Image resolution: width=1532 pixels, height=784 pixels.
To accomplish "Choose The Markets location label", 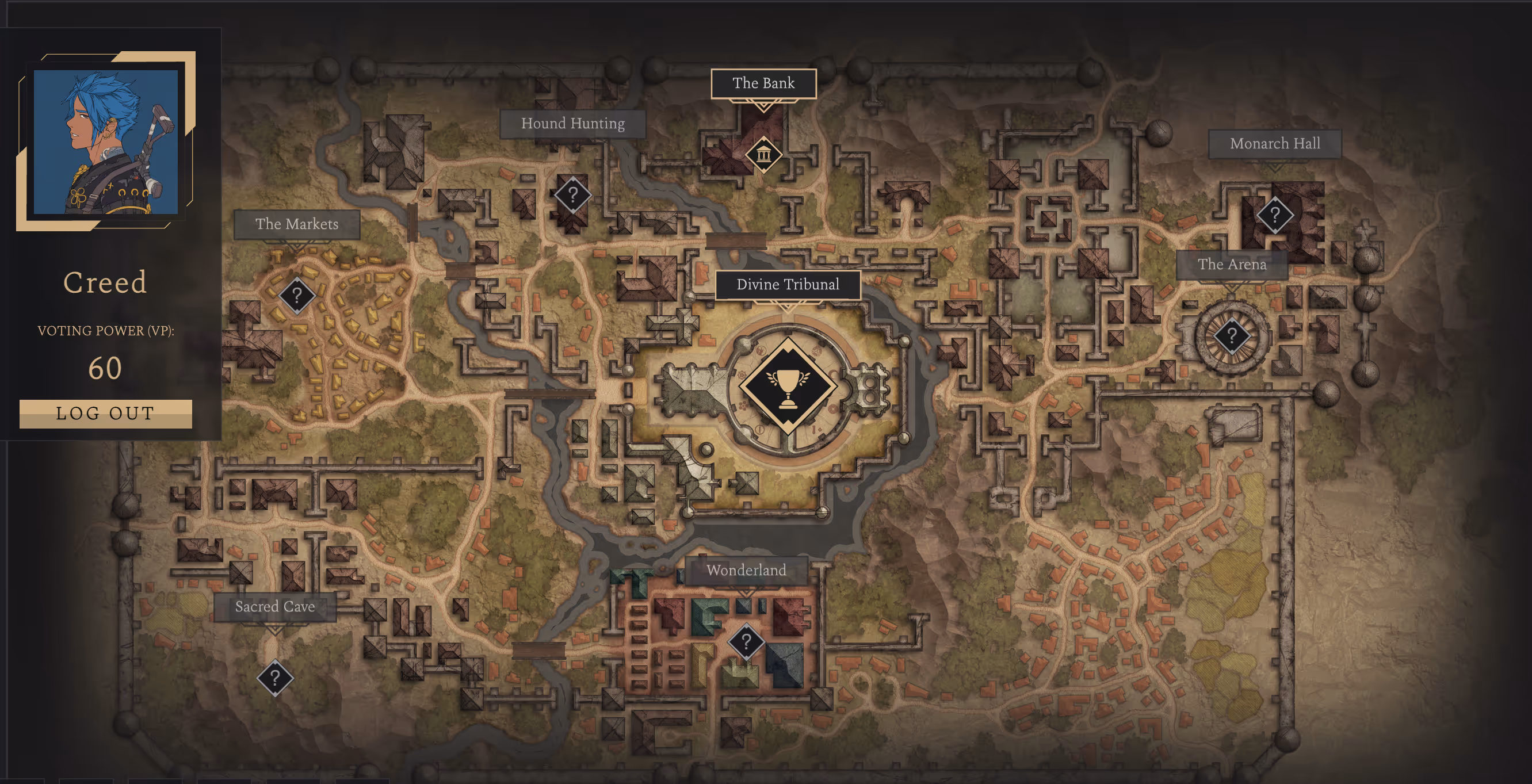I will (297, 224).
